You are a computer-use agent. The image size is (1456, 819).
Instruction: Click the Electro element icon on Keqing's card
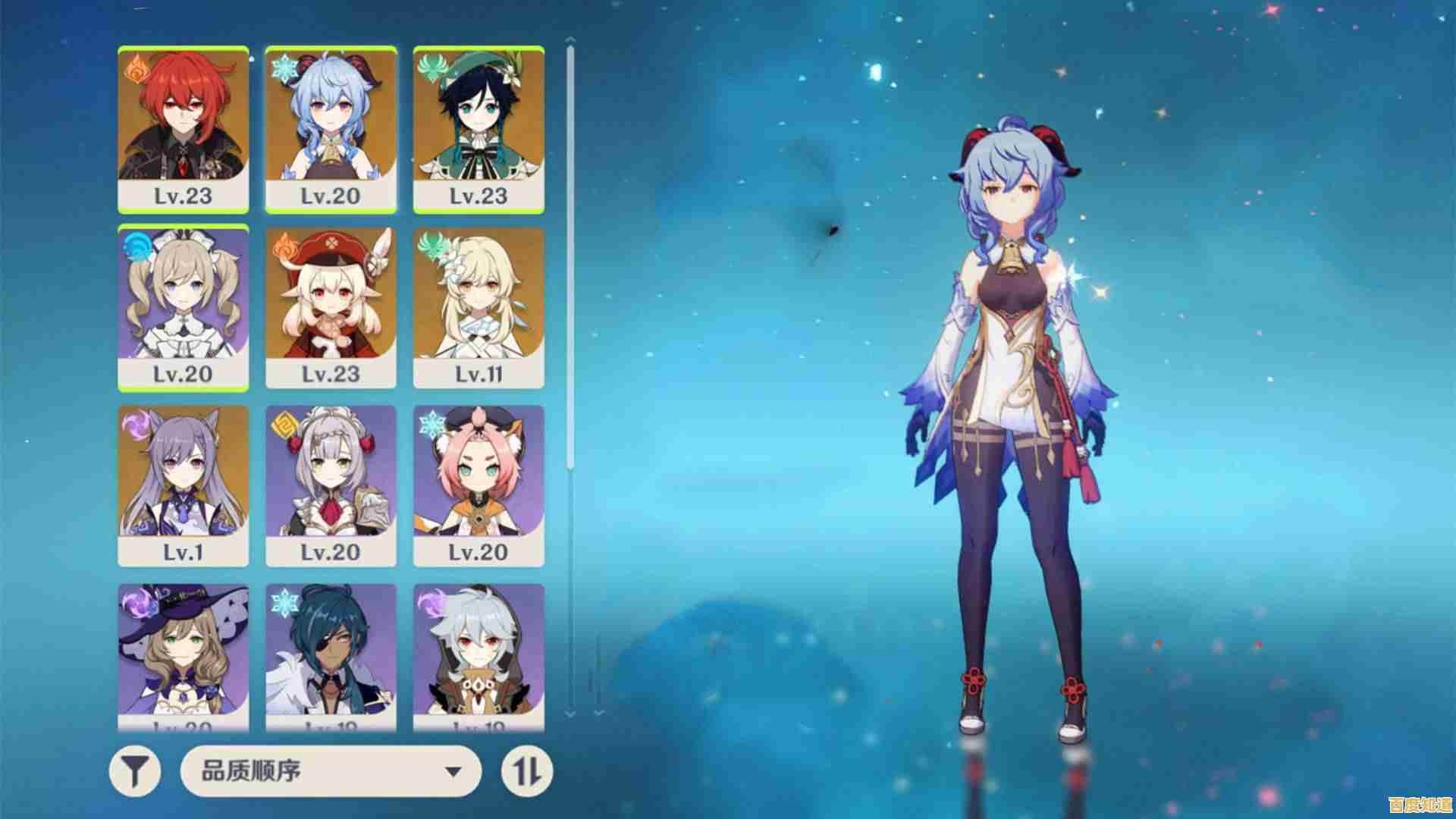133,422
